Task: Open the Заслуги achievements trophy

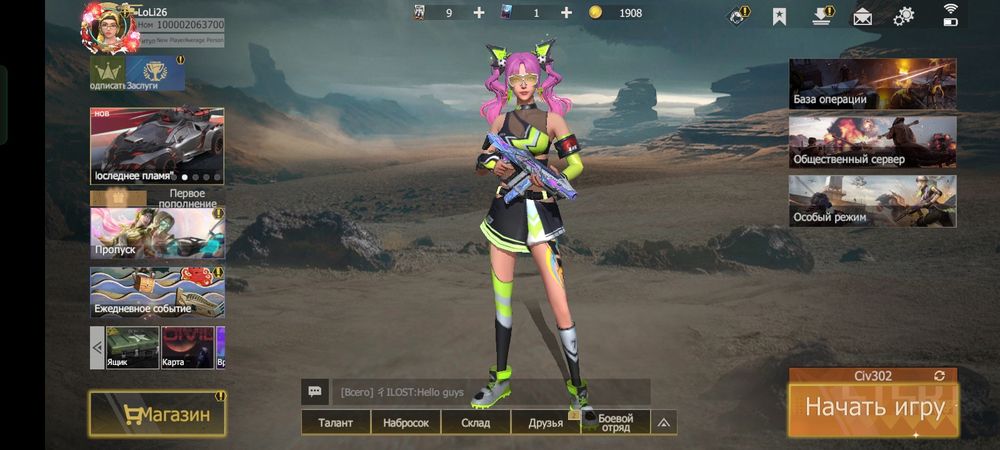Action: pos(155,73)
